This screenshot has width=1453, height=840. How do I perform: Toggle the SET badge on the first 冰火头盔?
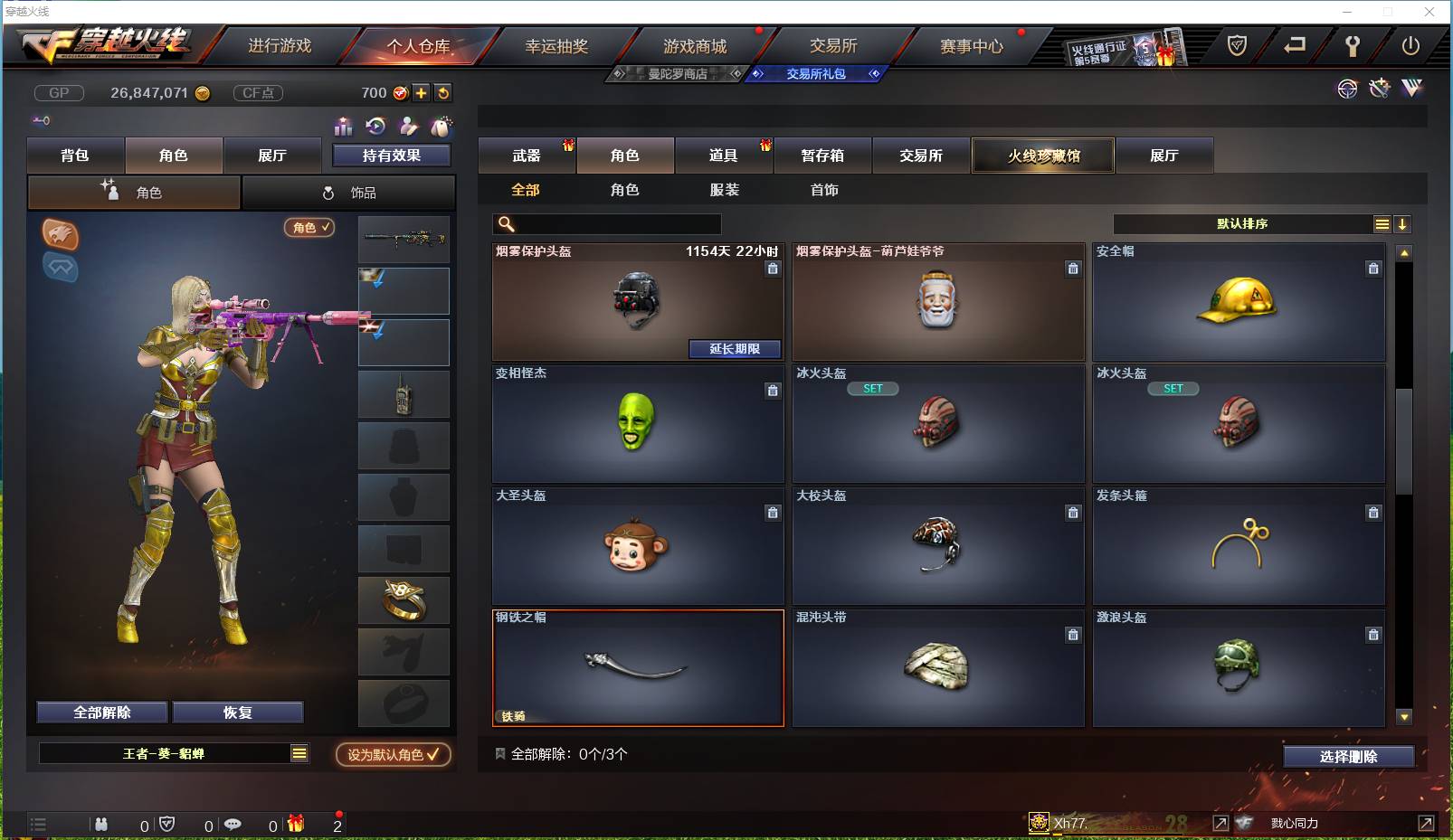pyautogui.click(x=873, y=388)
